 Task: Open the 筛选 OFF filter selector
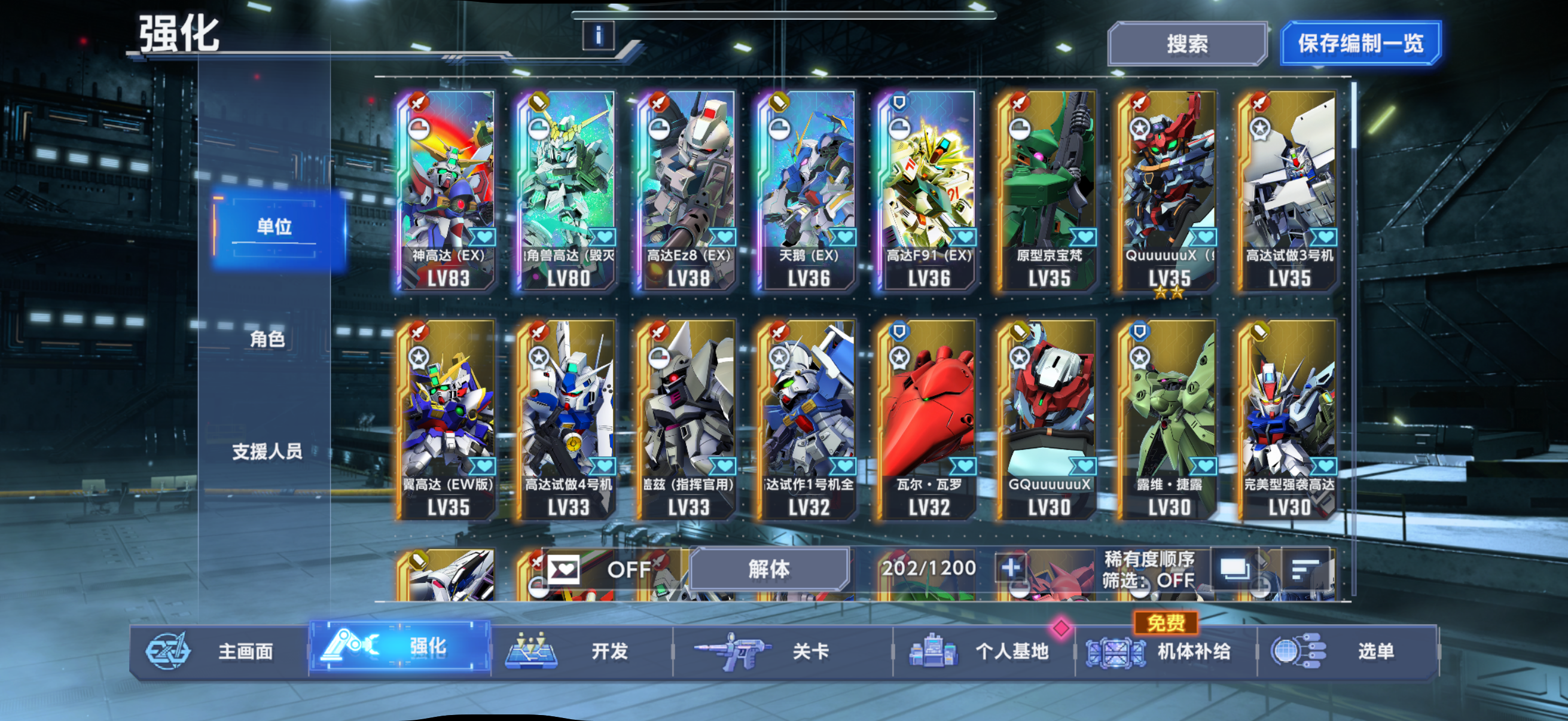tap(1150, 580)
